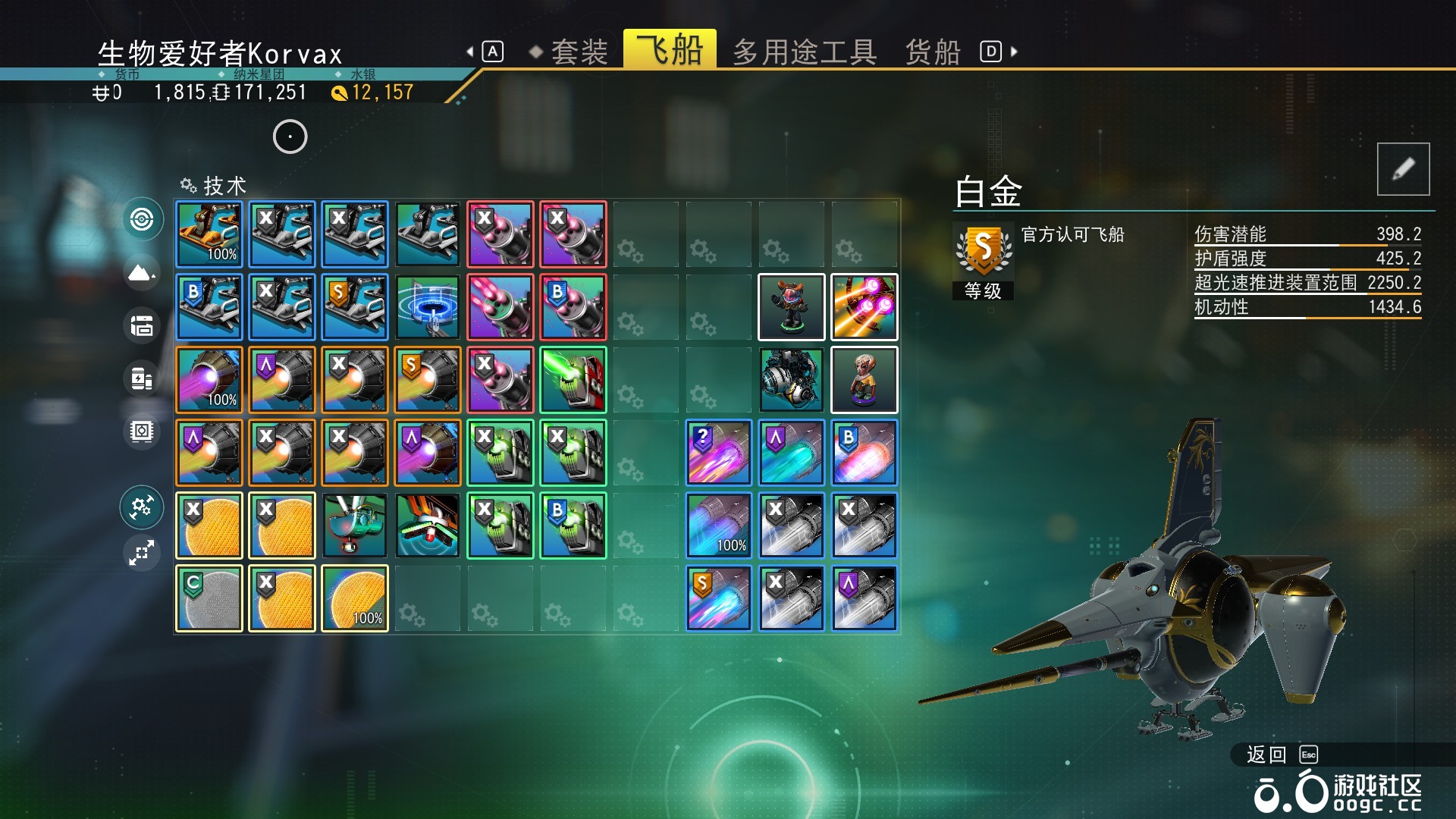Select the blue teleport ring technology slot
1456x819 pixels.
pyautogui.click(x=428, y=307)
